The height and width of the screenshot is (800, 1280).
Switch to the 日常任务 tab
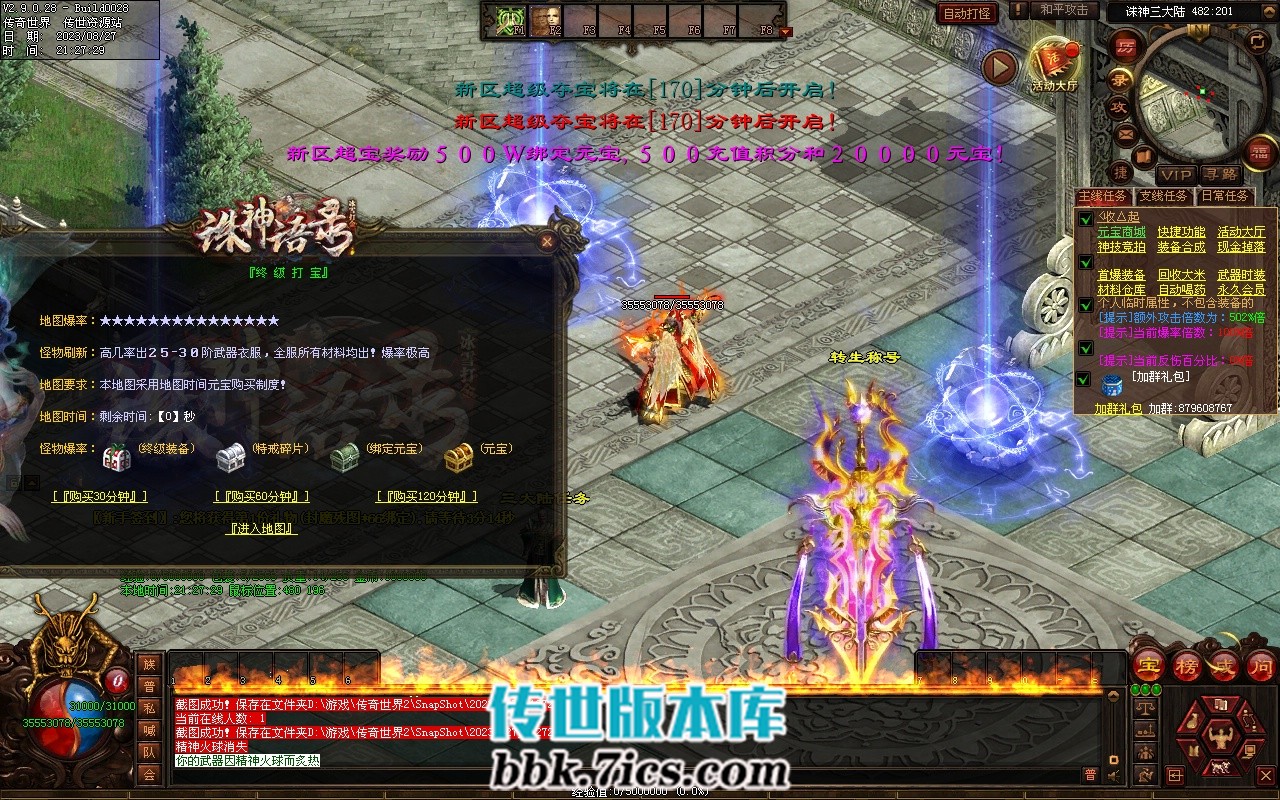tap(1224, 197)
